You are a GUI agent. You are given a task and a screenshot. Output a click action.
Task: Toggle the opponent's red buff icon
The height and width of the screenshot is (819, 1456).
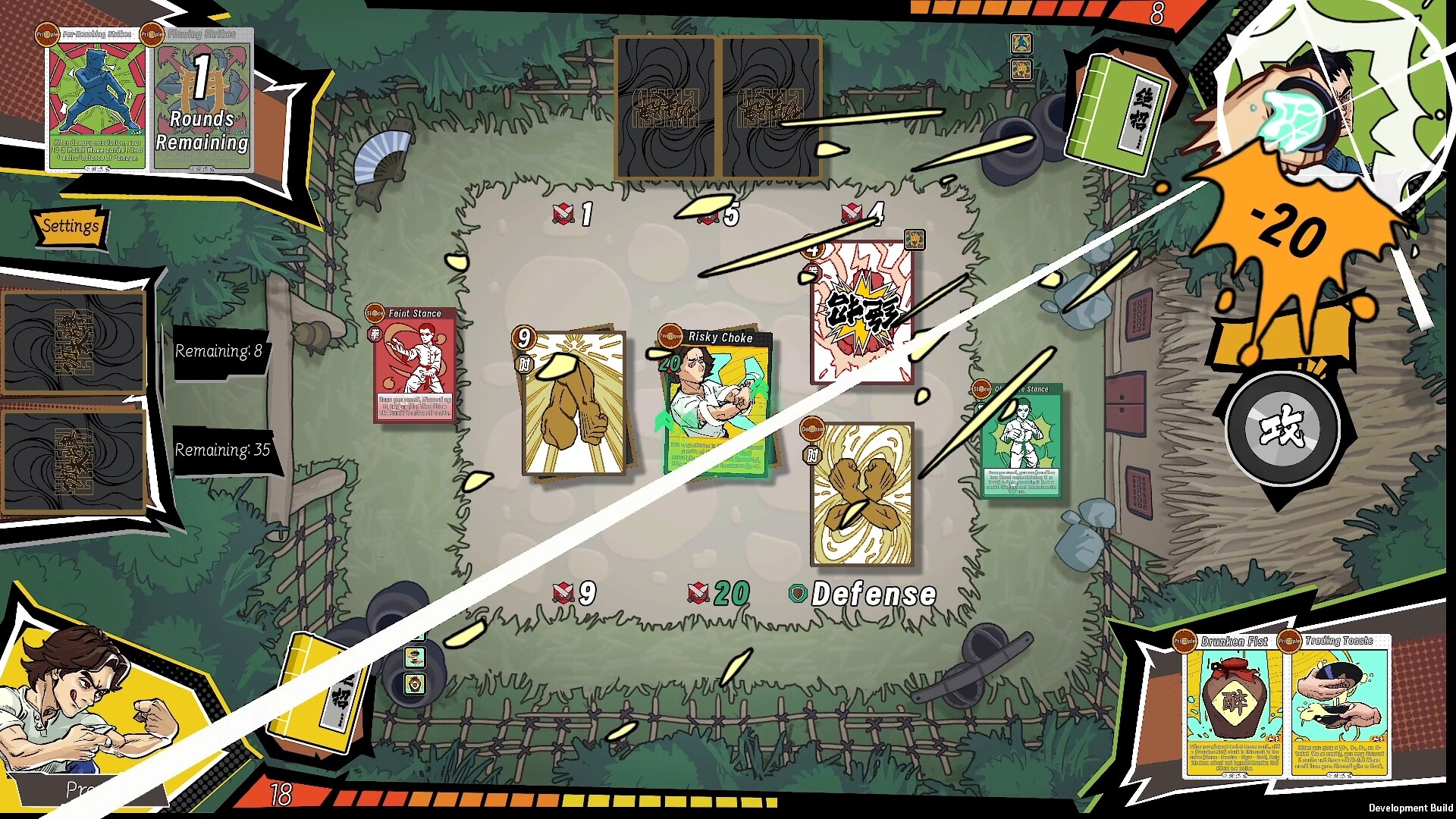(1021, 70)
